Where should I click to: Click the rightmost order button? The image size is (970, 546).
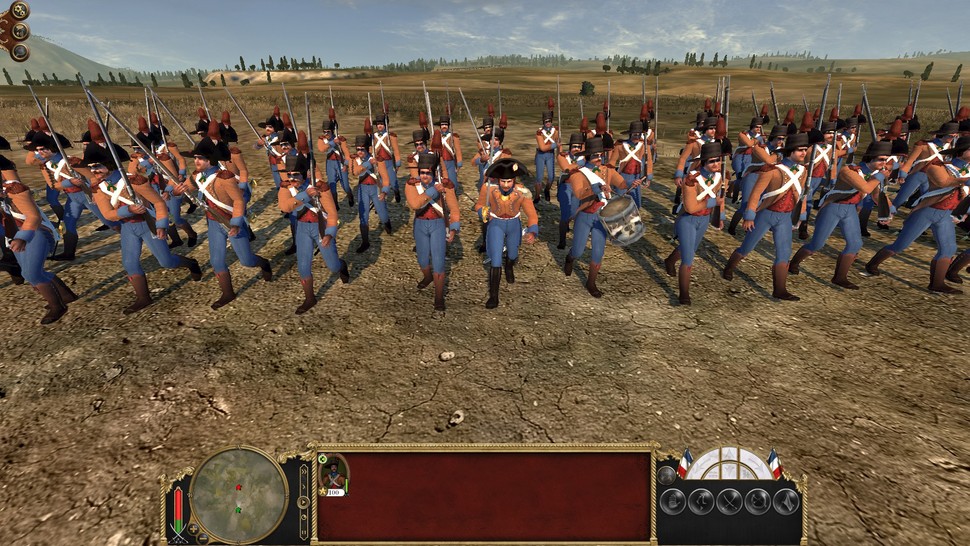pyautogui.click(x=787, y=501)
